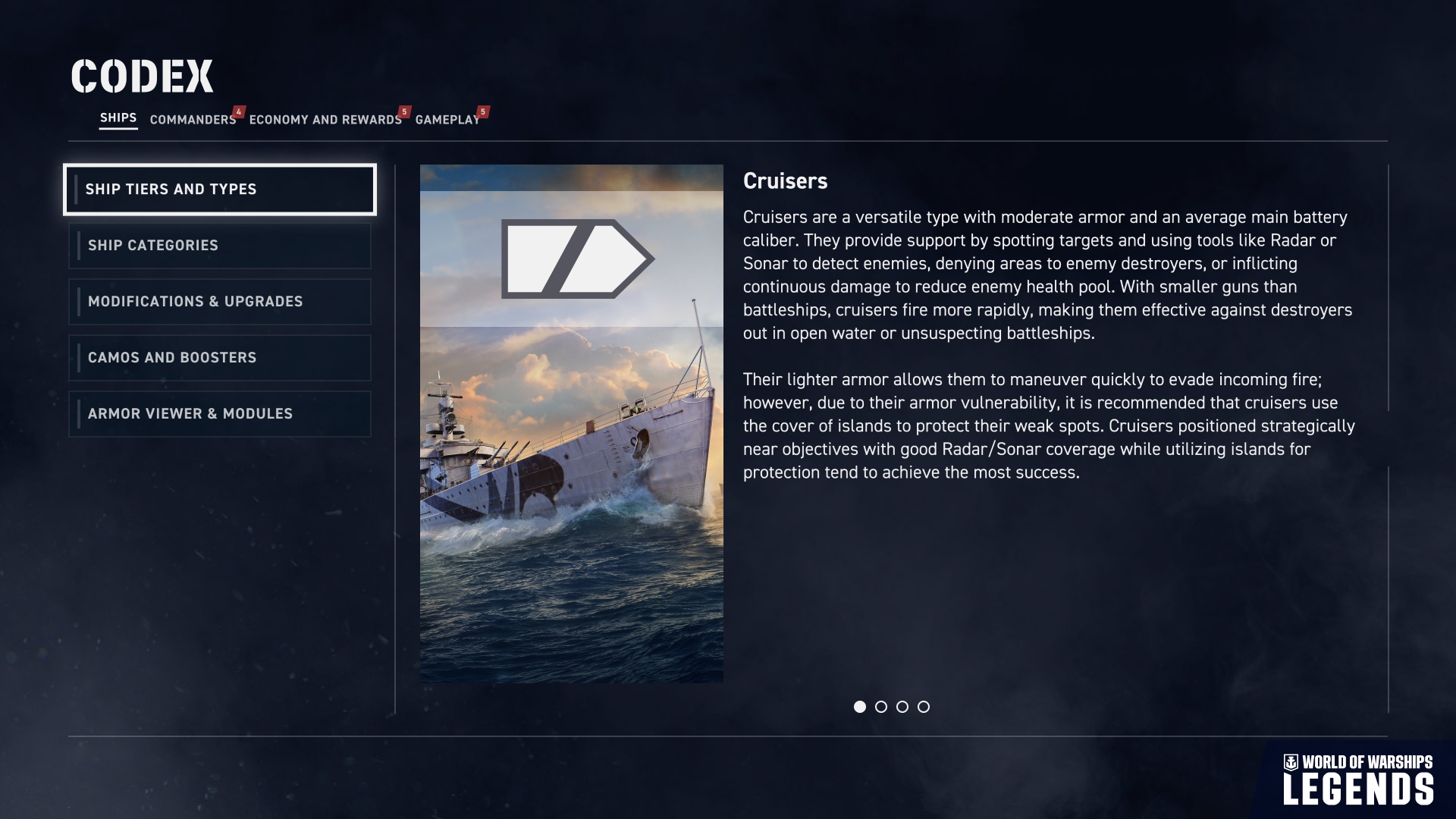Select the third page indicator dot
Viewport: 1456px width, 819px height.
[x=902, y=707]
